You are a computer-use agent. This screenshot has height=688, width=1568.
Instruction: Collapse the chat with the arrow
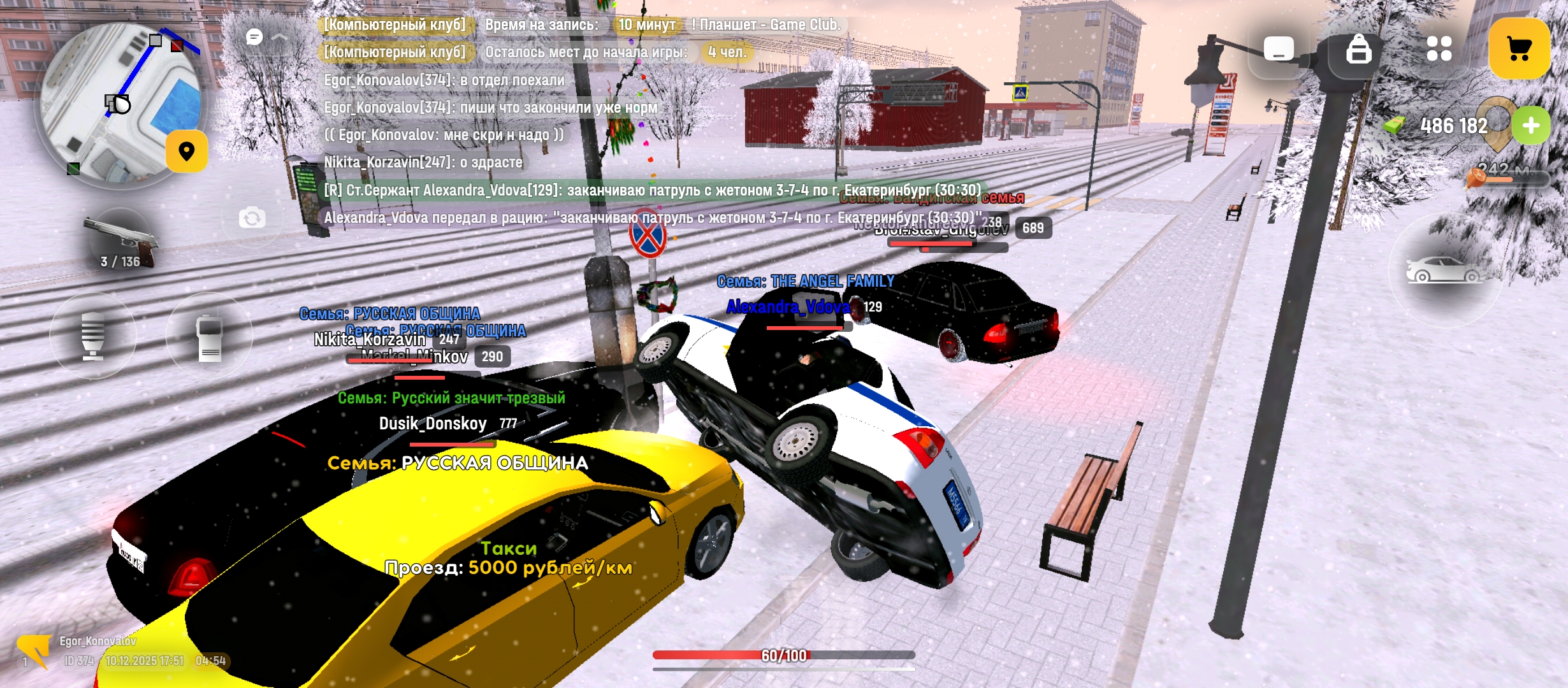click(x=279, y=37)
